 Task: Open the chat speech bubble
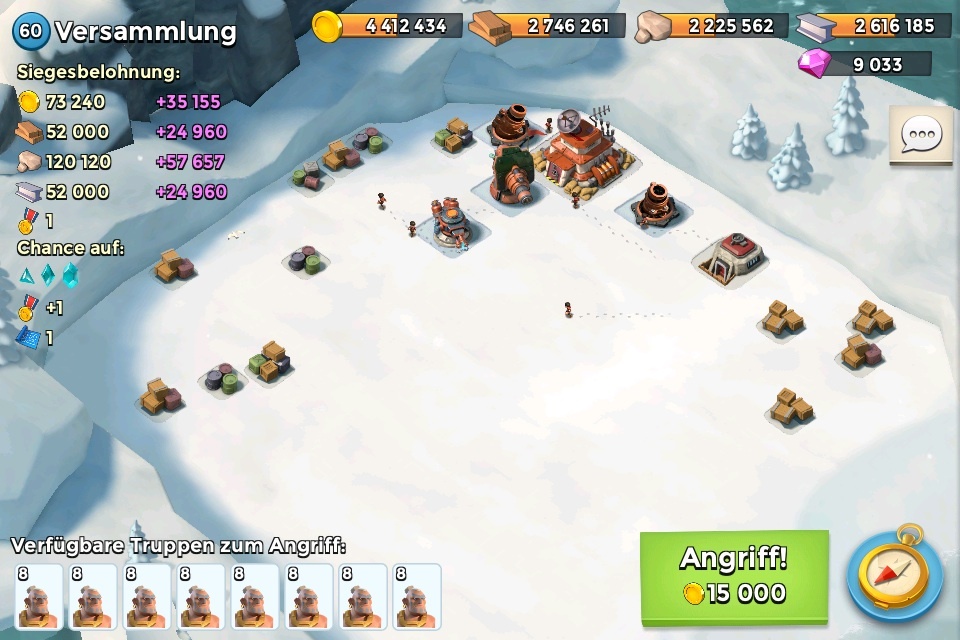(920, 135)
